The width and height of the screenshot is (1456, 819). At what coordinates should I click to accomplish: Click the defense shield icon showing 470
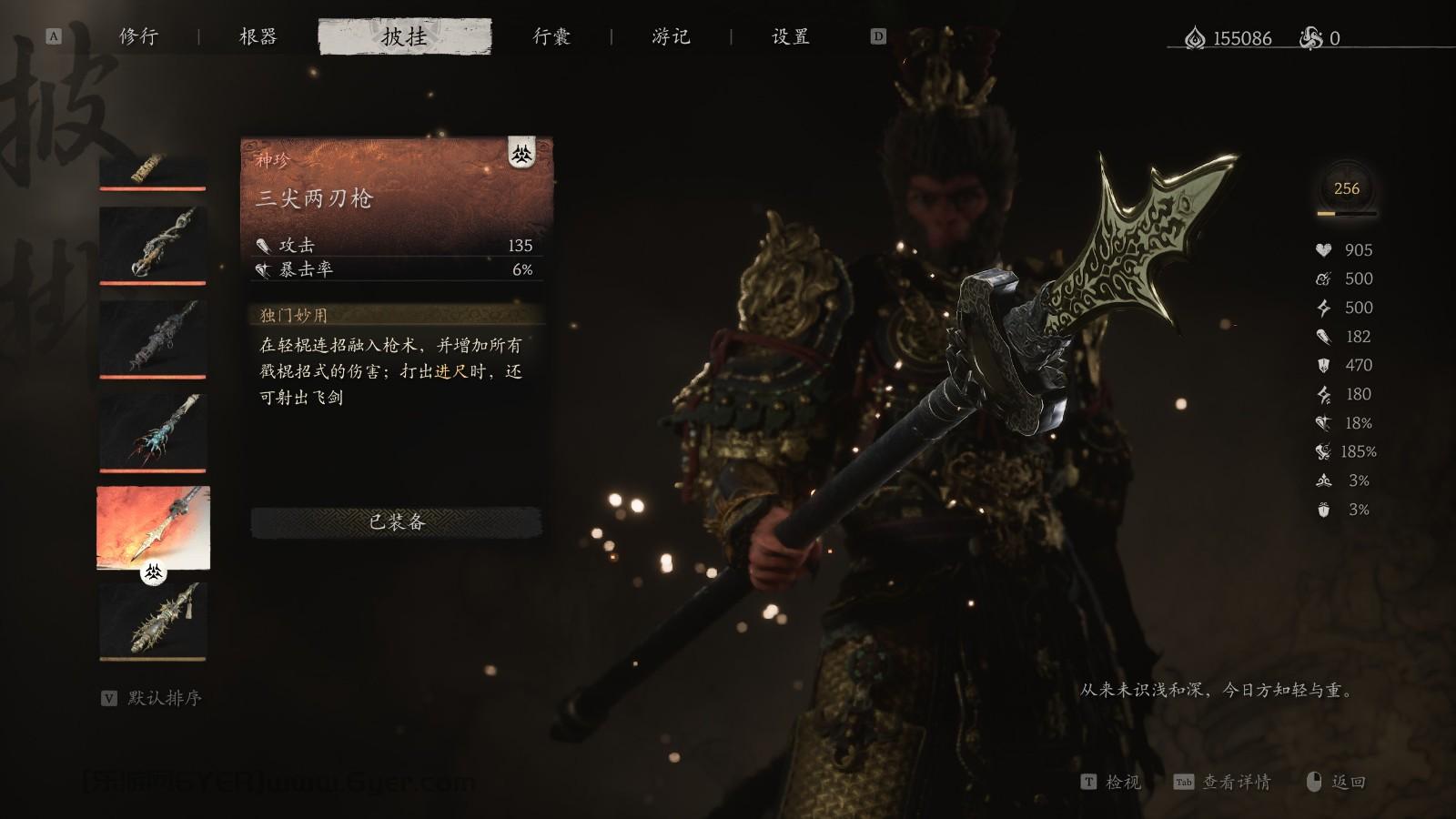click(1322, 366)
